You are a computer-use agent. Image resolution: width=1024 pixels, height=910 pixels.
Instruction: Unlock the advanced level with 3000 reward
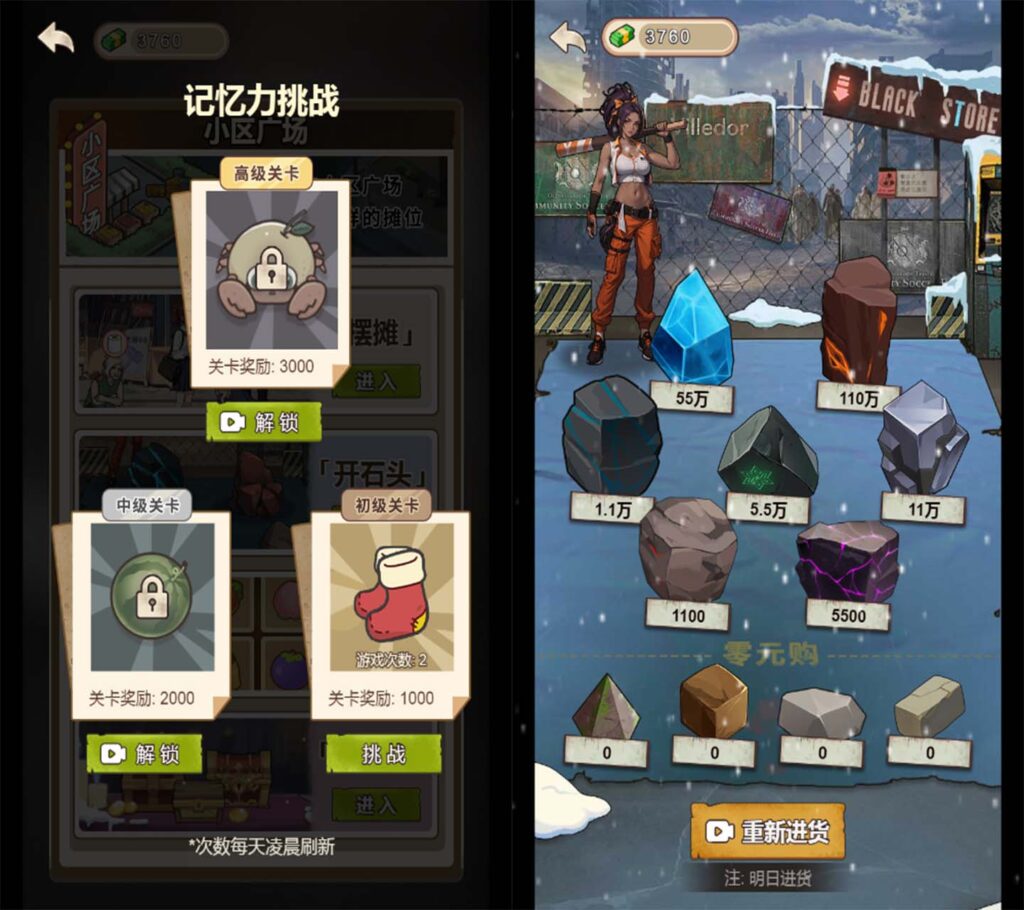pyautogui.click(x=264, y=422)
